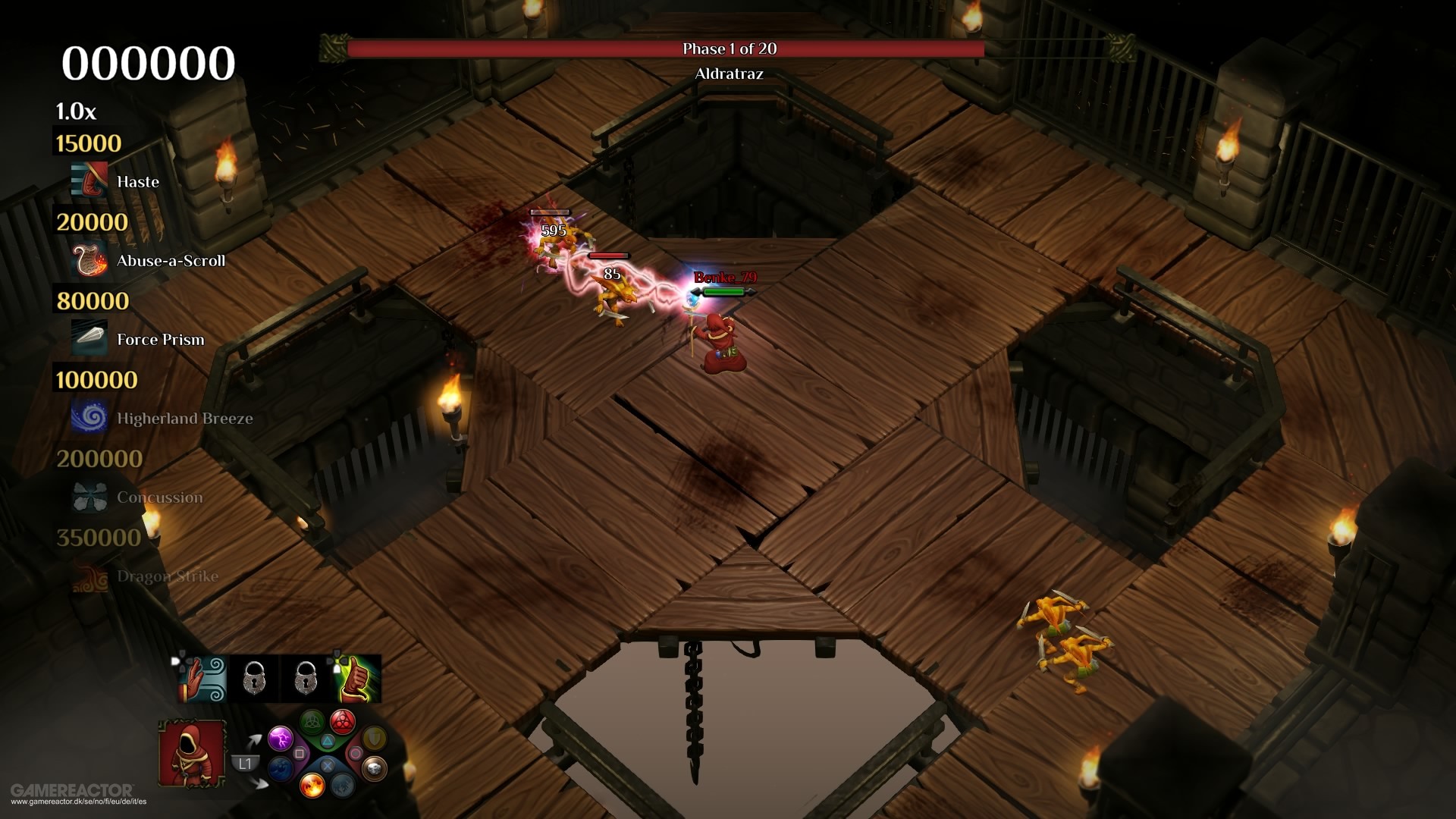Select the Haste magick reward icon
Screen dimensions: 1456x819
tap(89, 181)
